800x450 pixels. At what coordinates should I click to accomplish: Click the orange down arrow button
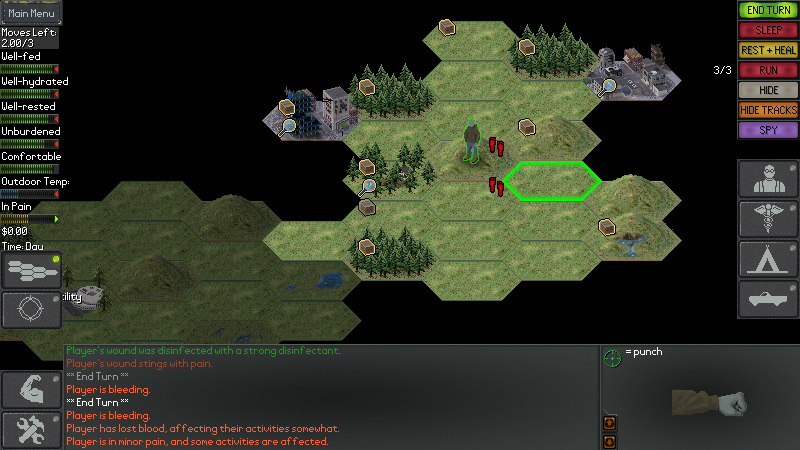coord(608,440)
